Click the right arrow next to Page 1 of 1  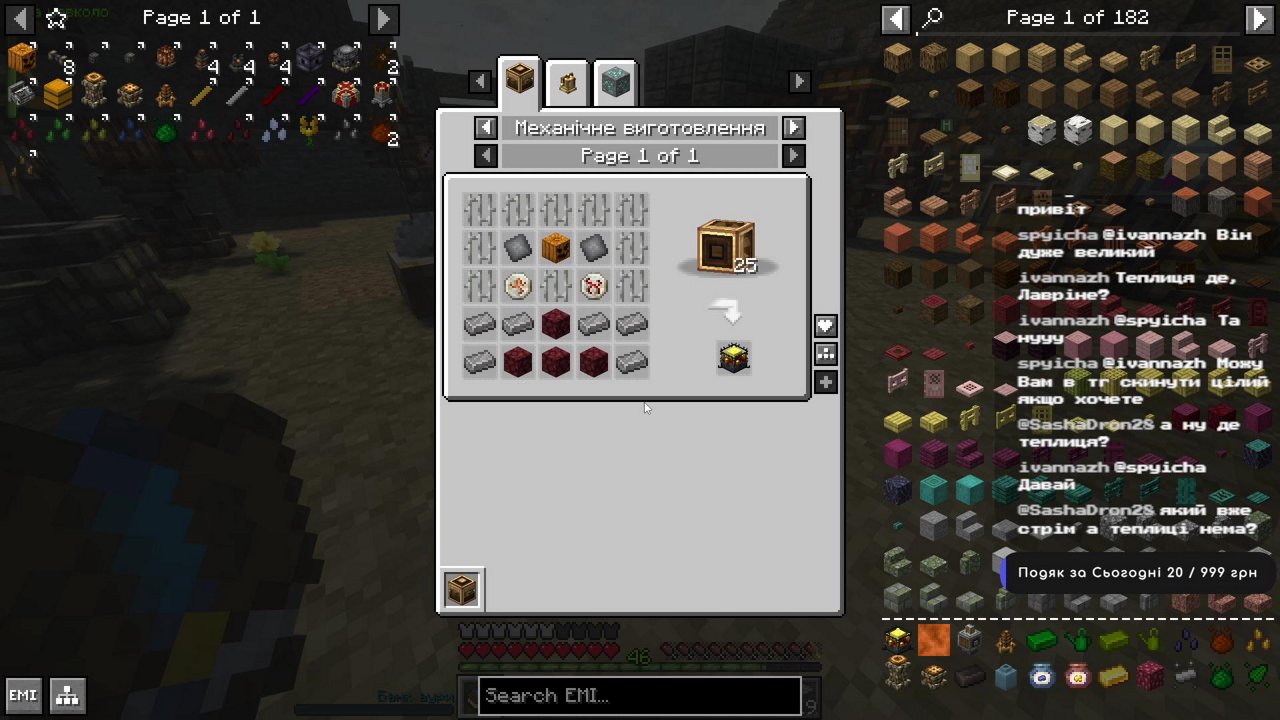click(x=793, y=155)
